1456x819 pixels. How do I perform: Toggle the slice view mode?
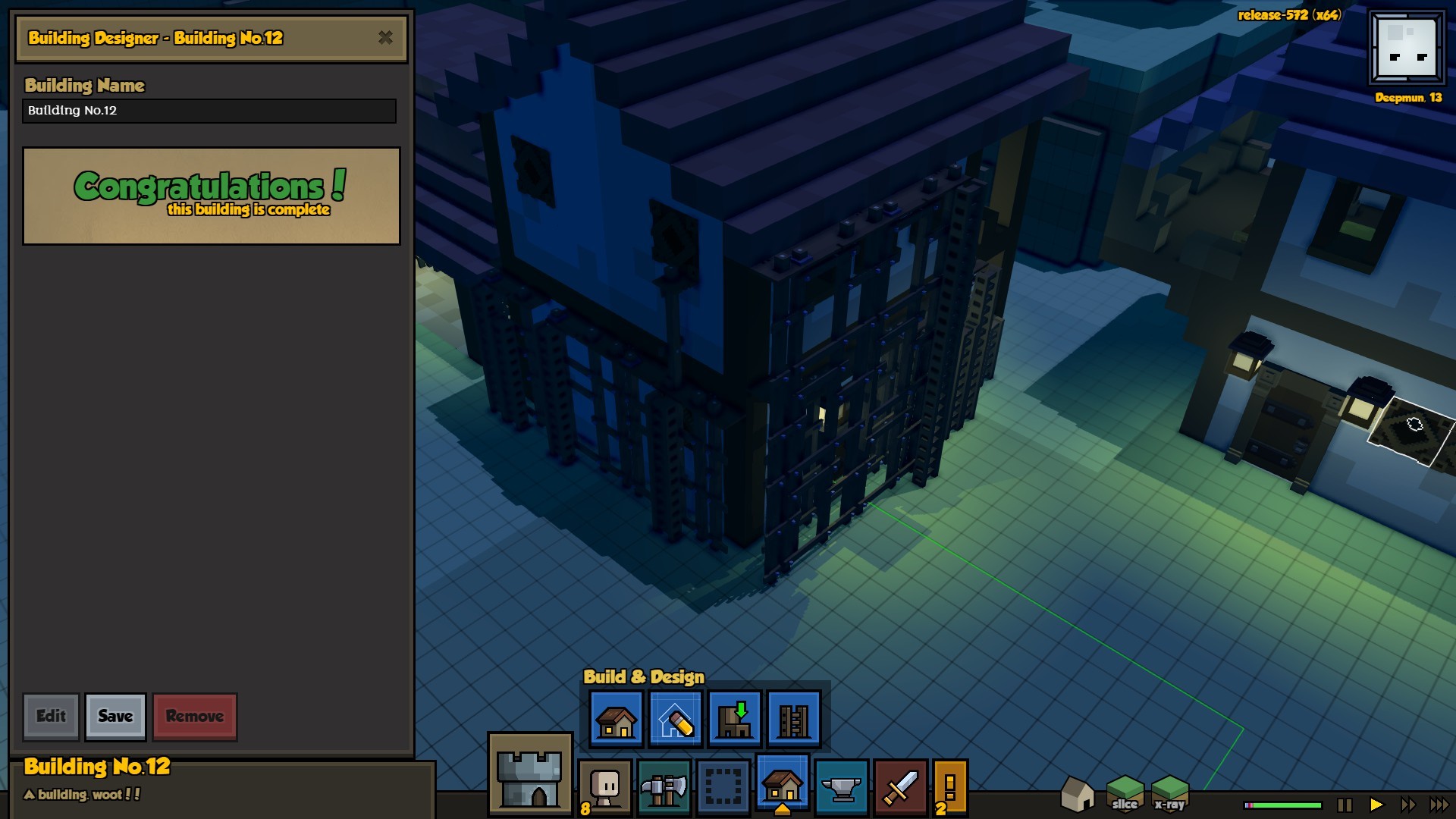pyautogui.click(x=1125, y=793)
